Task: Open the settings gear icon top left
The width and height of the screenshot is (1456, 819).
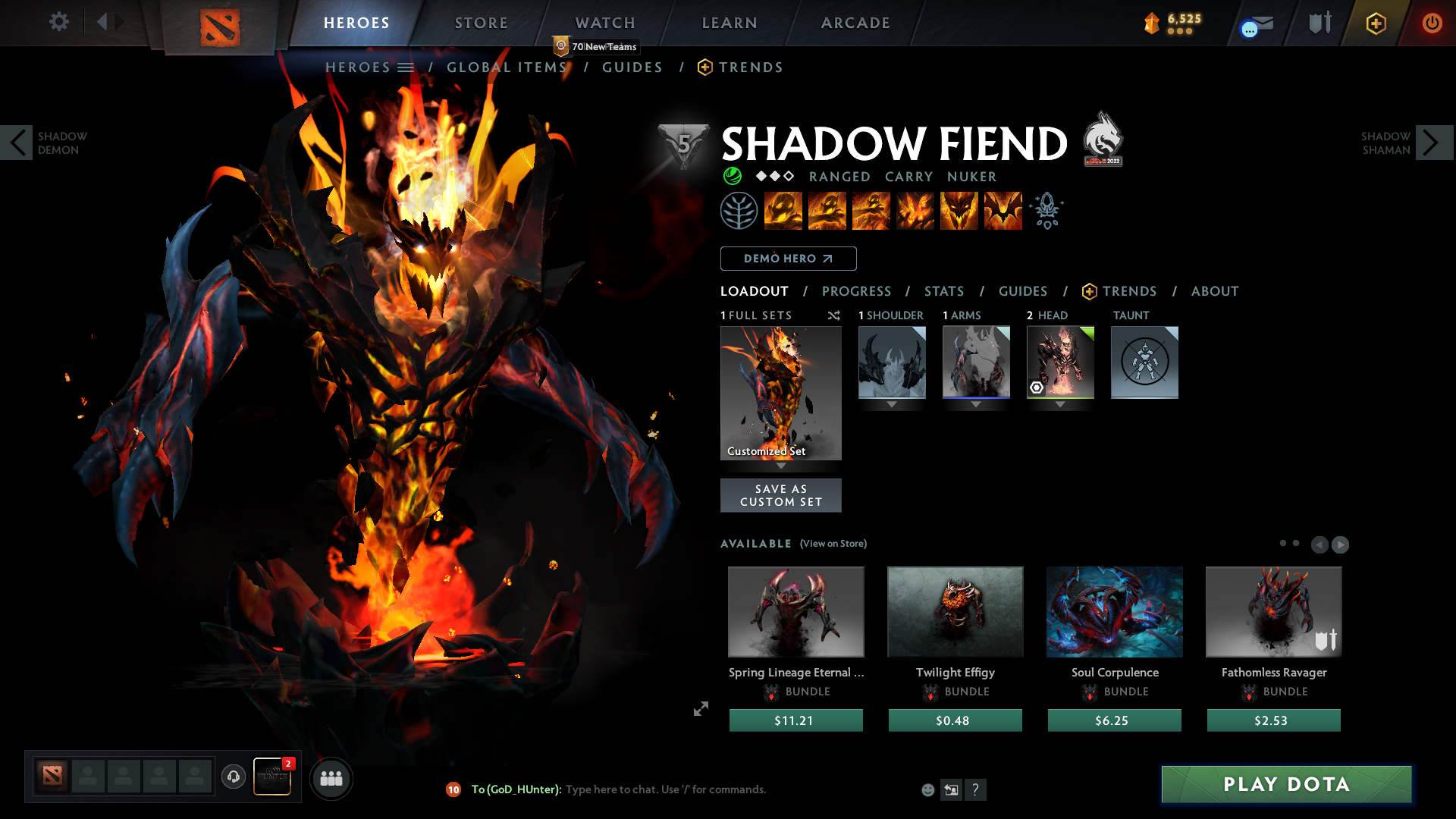Action: [x=58, y=22]
